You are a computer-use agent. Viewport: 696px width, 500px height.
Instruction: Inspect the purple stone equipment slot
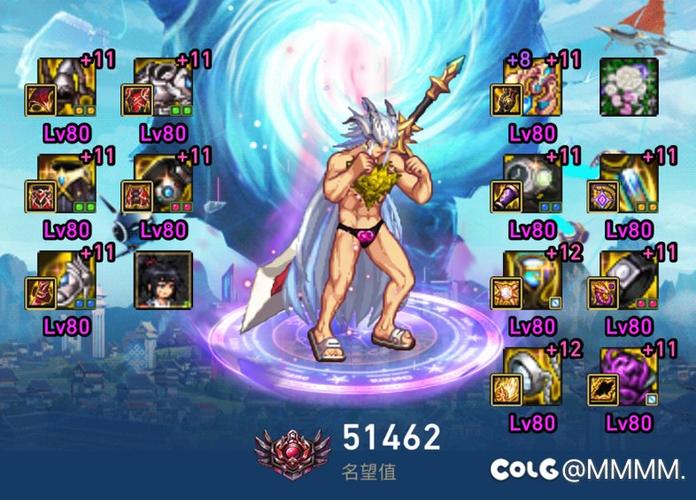coord(629,375)
